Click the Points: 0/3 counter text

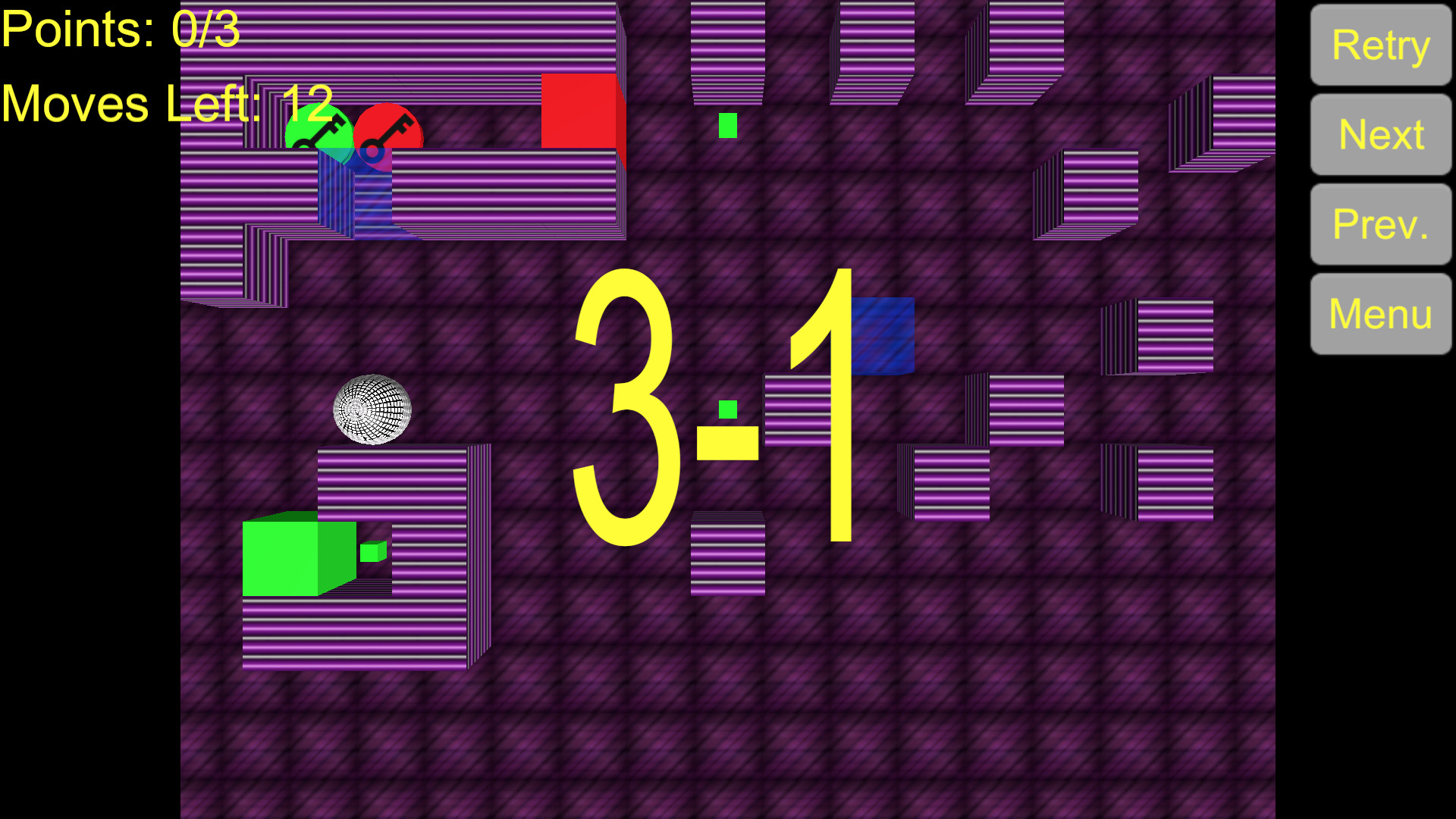coord(121,30)
